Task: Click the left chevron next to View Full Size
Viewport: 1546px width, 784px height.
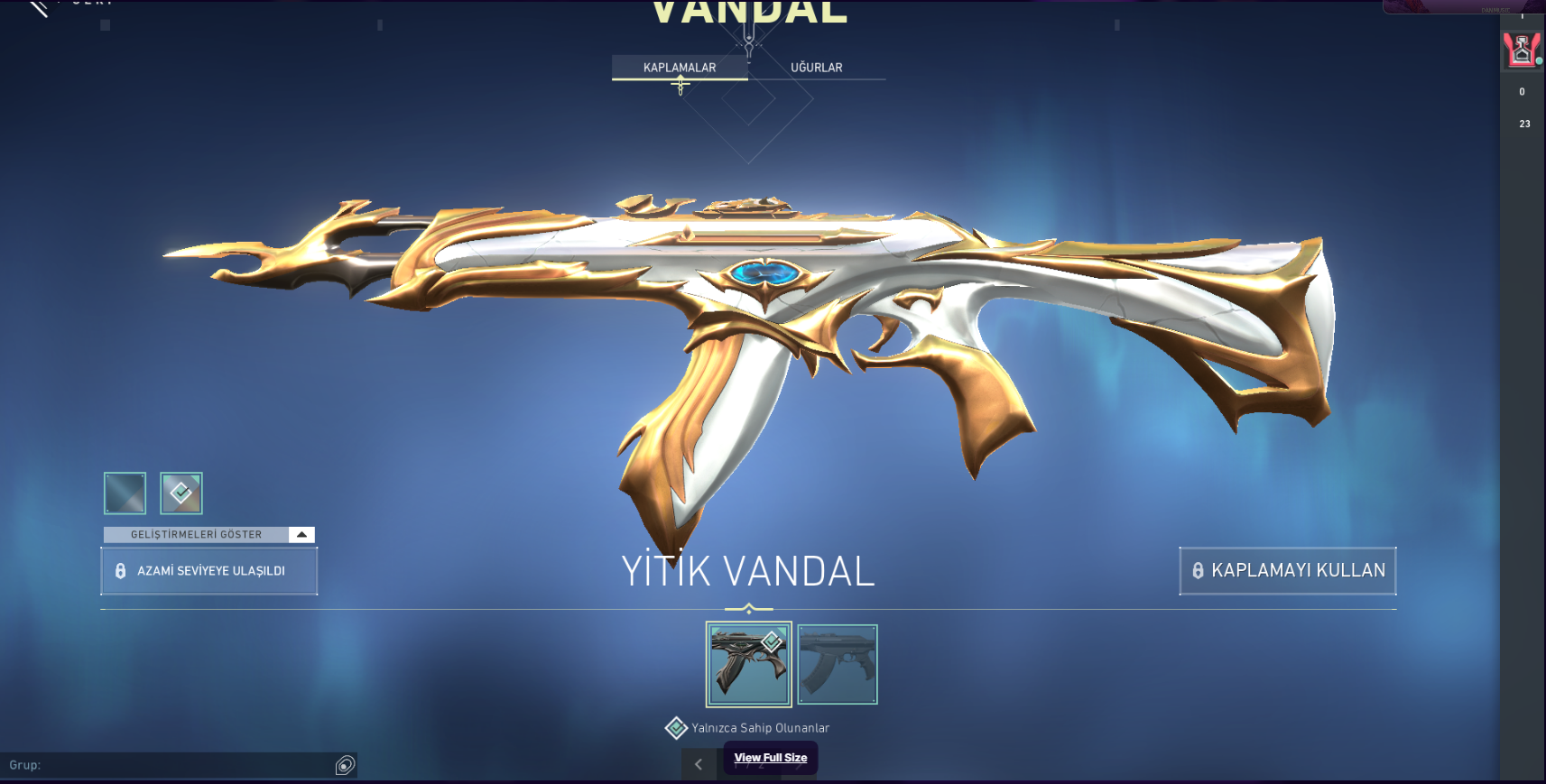Action: point(699,763)
